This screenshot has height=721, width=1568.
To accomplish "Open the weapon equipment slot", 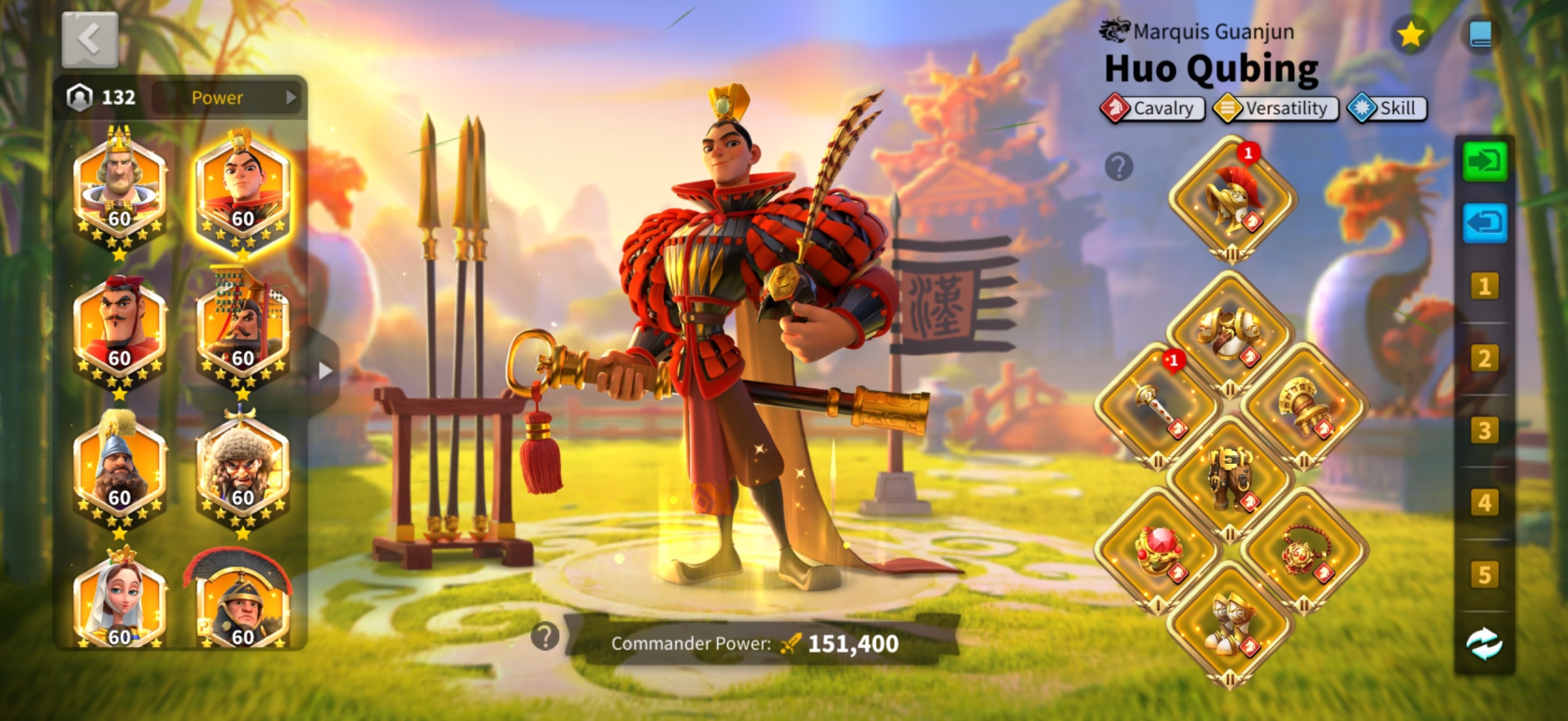I will click(x=1158, y=405).
